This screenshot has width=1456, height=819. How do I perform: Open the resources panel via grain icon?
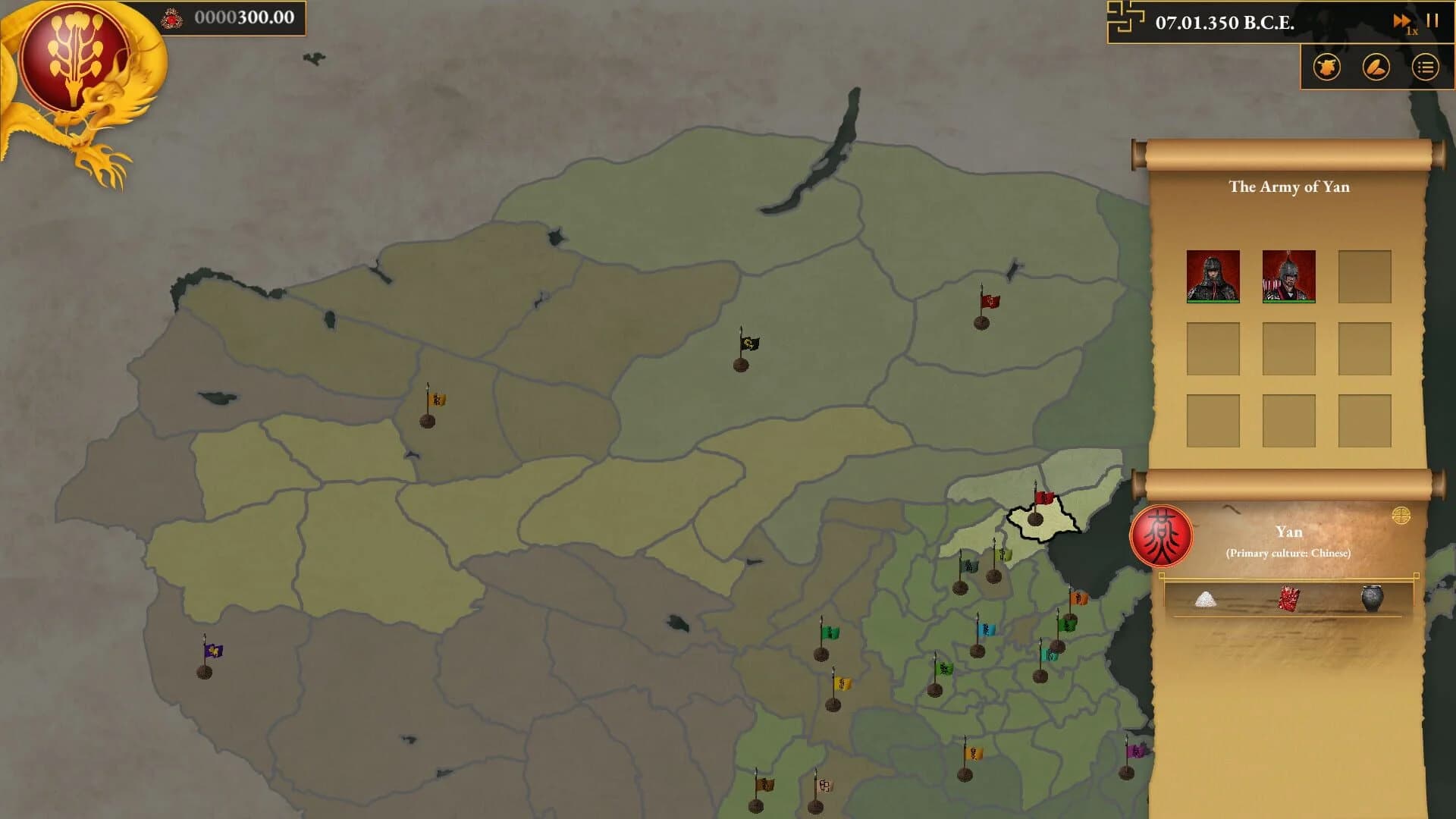pyautogui.click(x=1376, y=67)
